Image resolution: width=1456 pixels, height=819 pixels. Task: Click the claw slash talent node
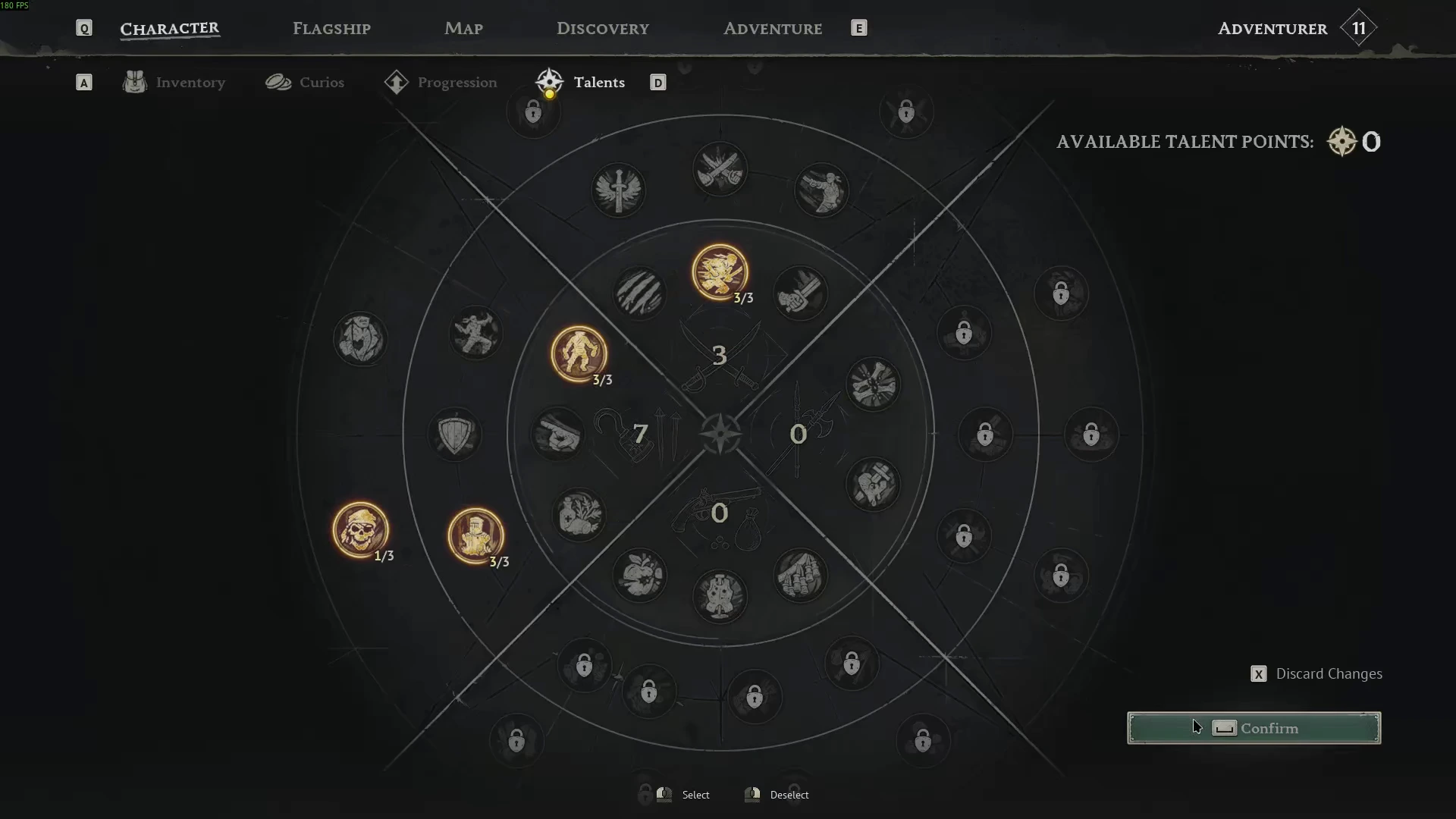[x=639, y=293]
